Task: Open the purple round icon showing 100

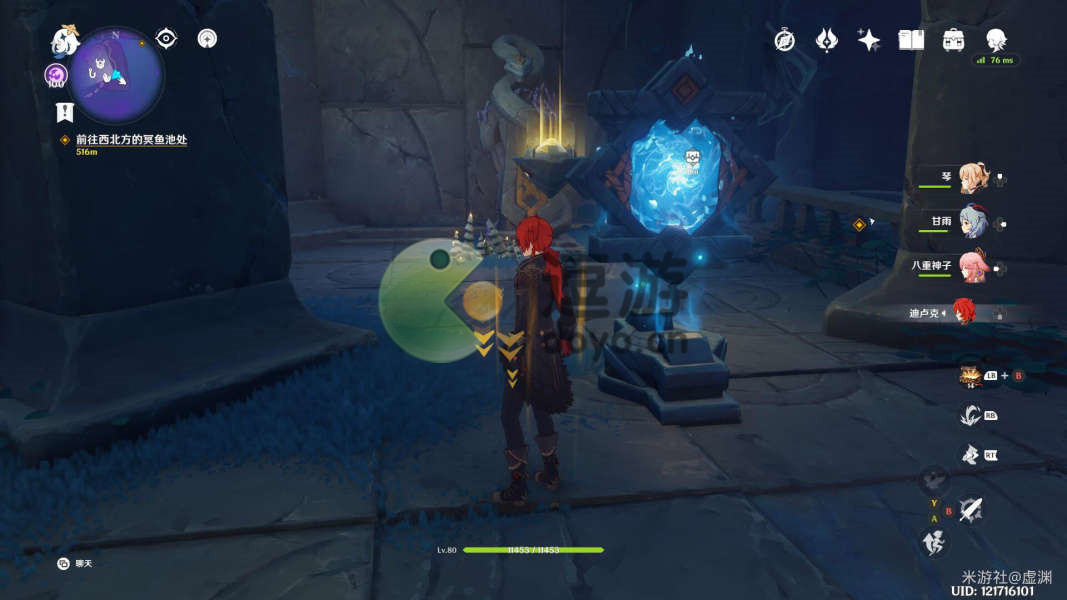Action: tap(56, 75)
